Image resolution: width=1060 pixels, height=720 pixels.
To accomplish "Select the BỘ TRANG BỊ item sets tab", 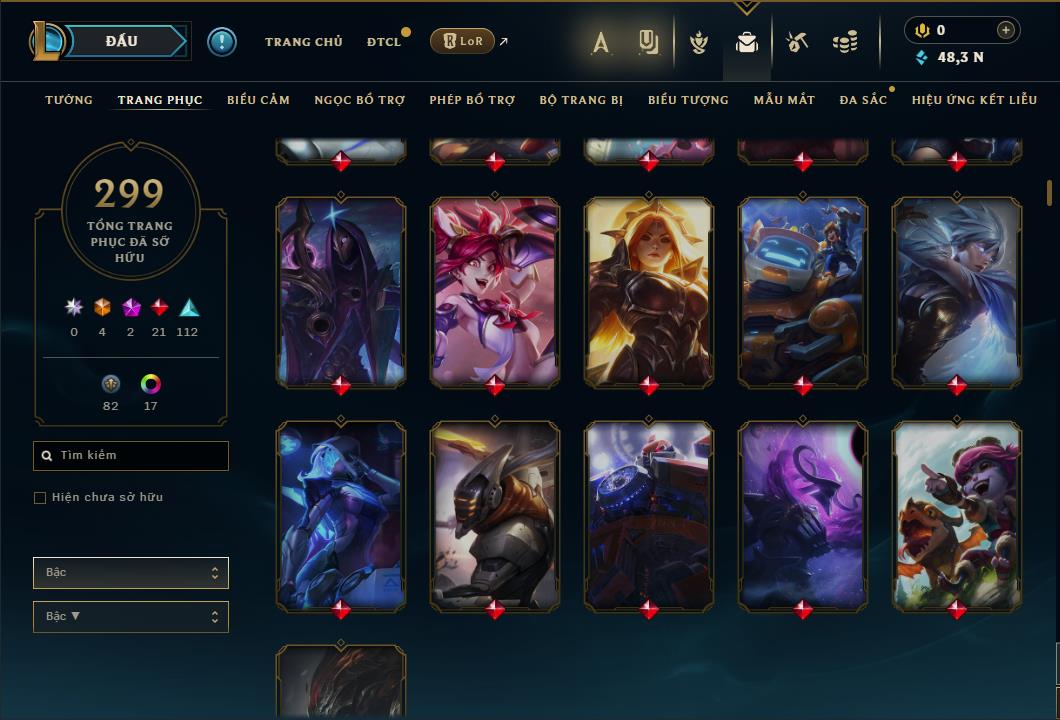I will pos(581,100).
